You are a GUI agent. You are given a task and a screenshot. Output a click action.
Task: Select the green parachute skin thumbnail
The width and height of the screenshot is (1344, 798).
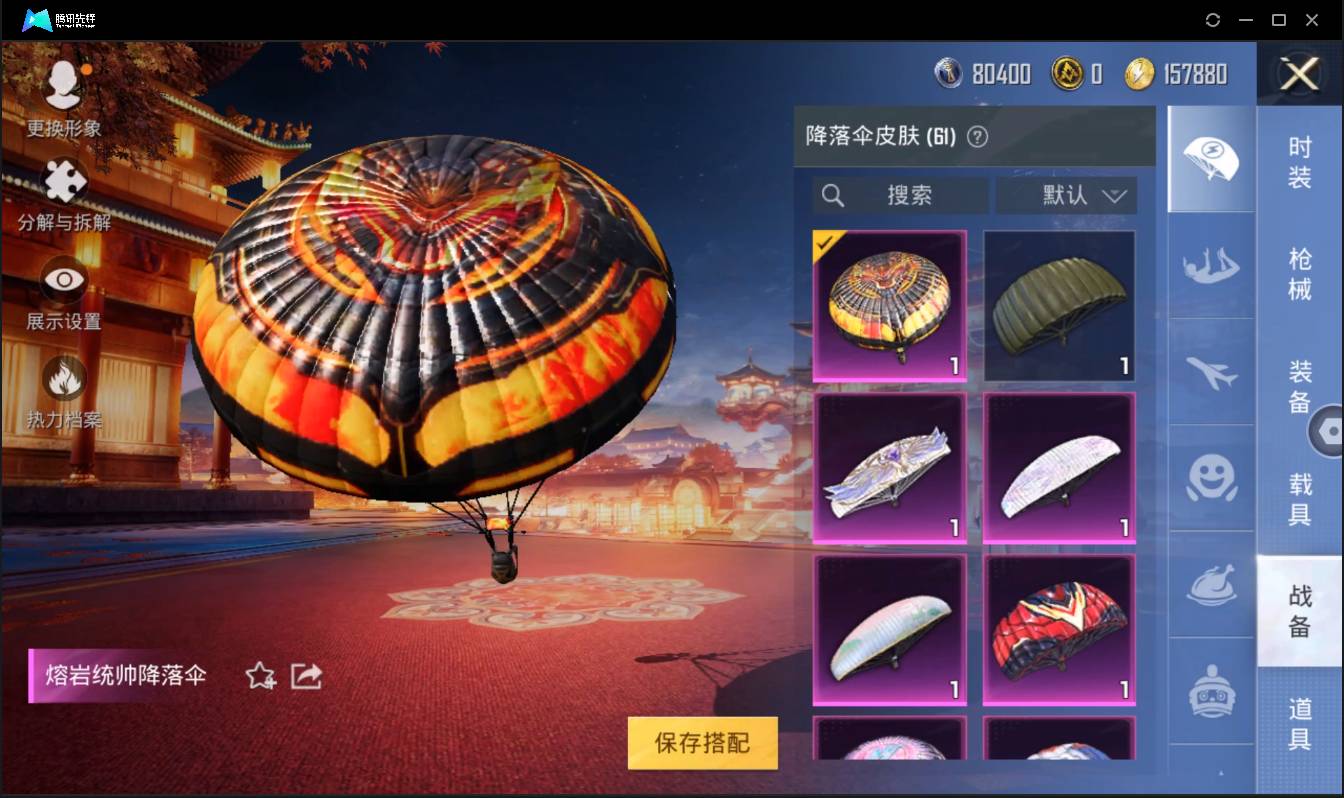click(x=1058, y=303)
